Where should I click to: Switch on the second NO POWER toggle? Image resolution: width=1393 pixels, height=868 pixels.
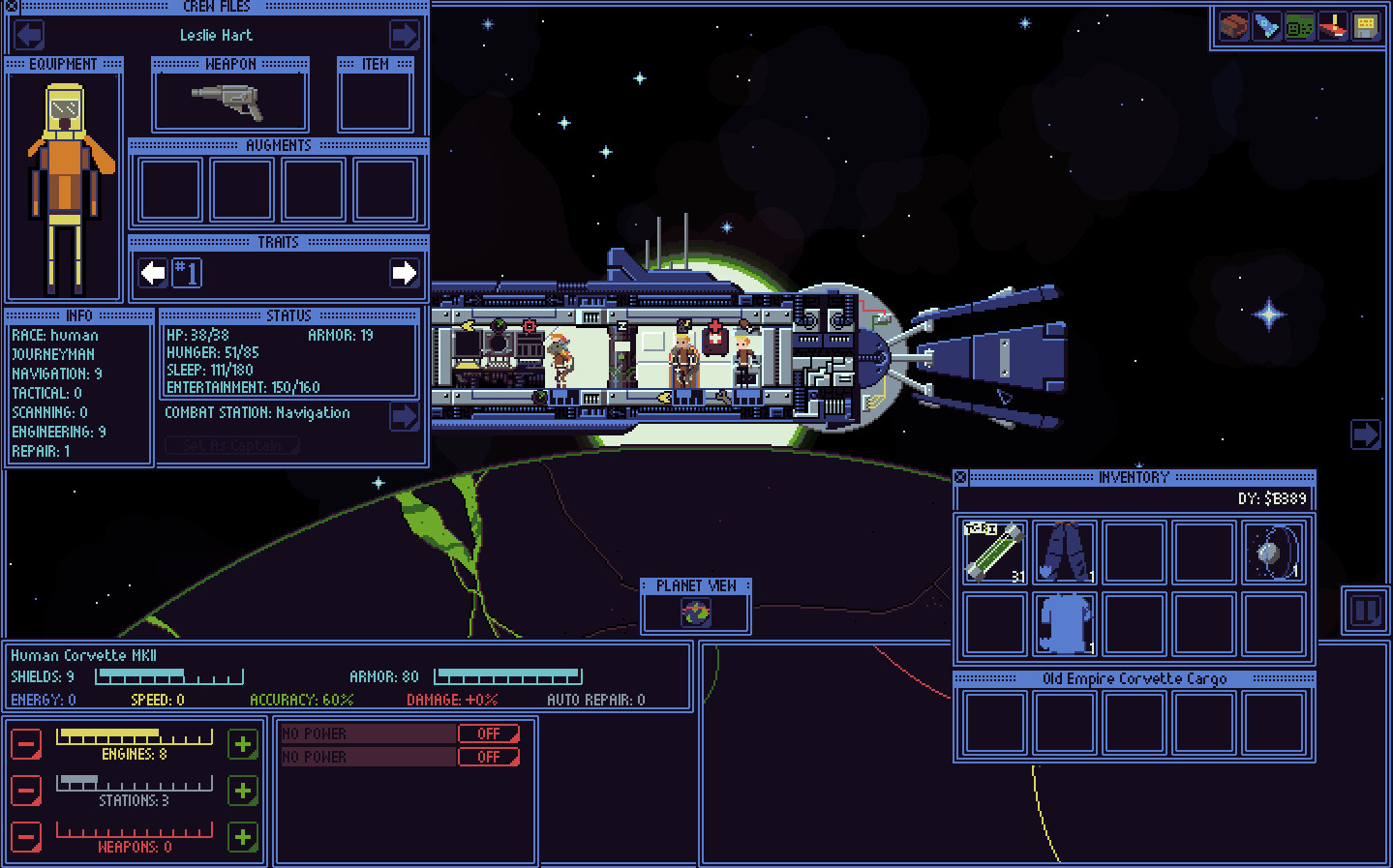489,756
